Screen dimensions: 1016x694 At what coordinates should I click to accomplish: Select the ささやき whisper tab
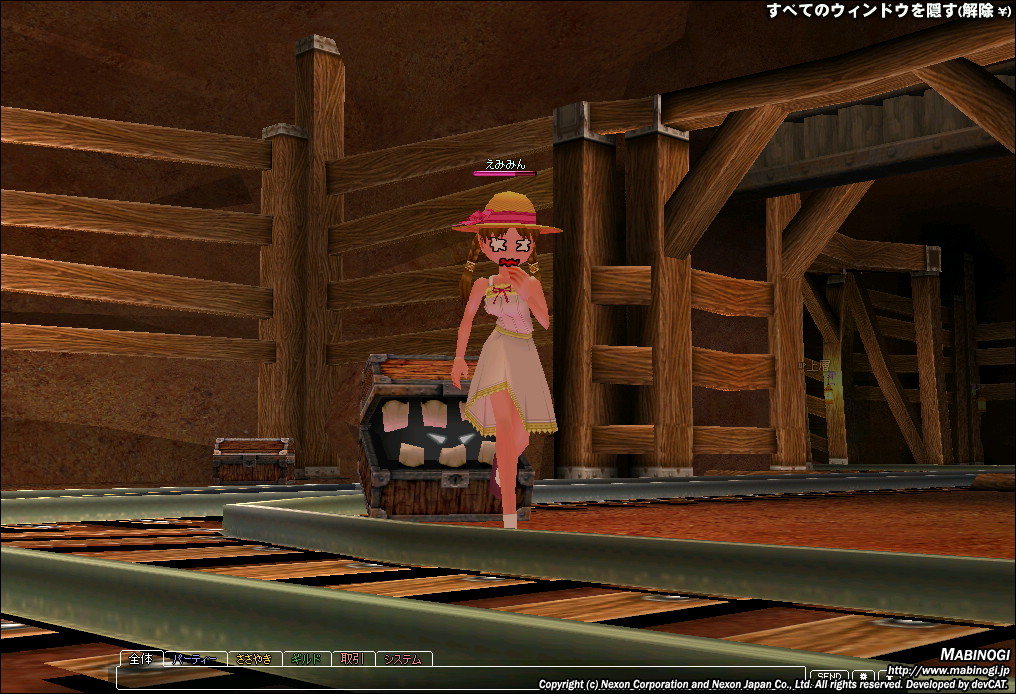[255, 659]
